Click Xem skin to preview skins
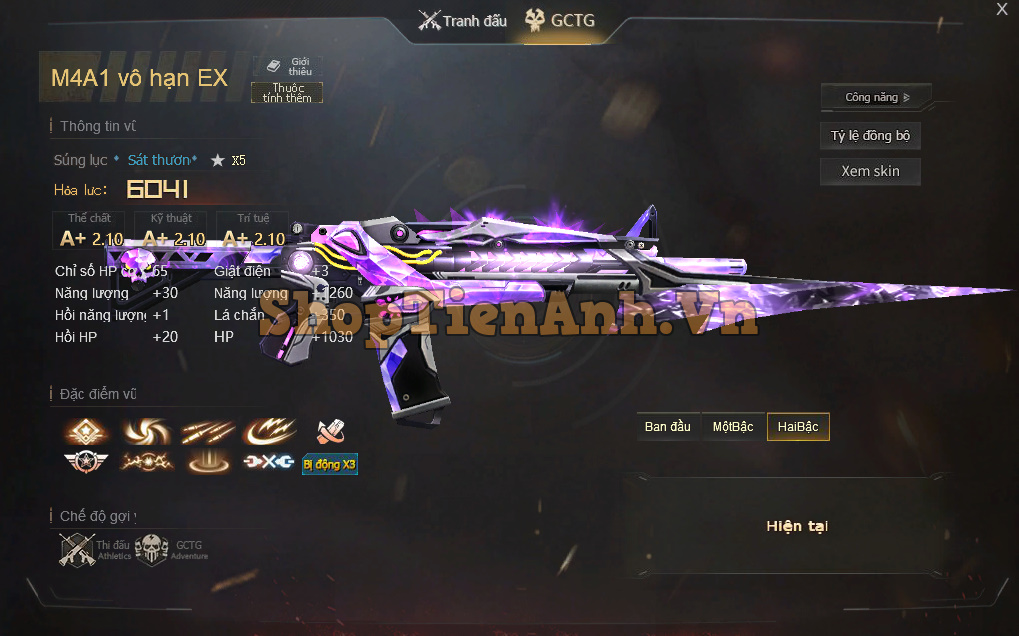This screenshot has height=636, width=1019. (x=870, y=171)
